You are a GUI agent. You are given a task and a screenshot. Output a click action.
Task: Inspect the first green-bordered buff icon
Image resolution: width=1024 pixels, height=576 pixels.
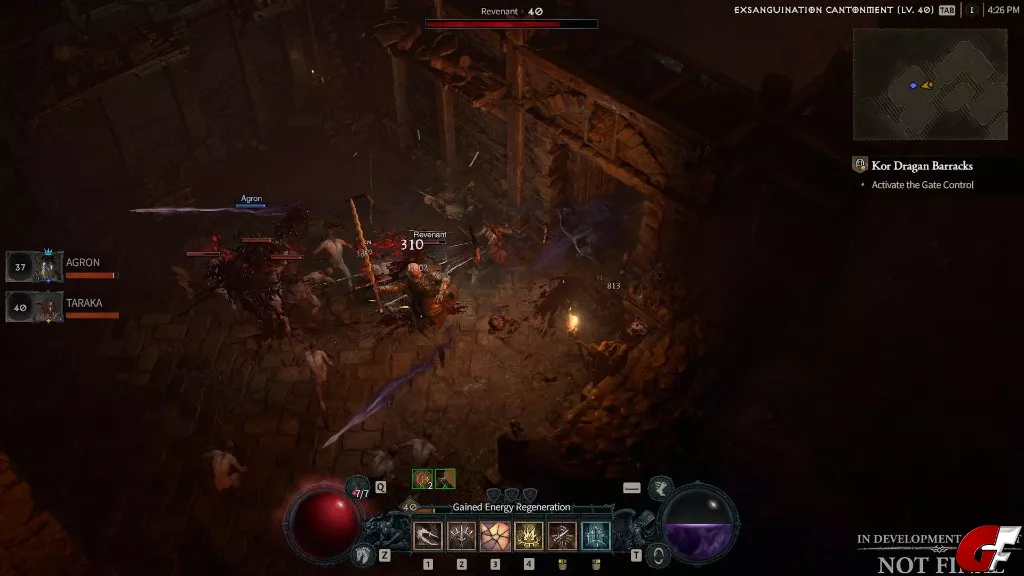tap(423, 479)
